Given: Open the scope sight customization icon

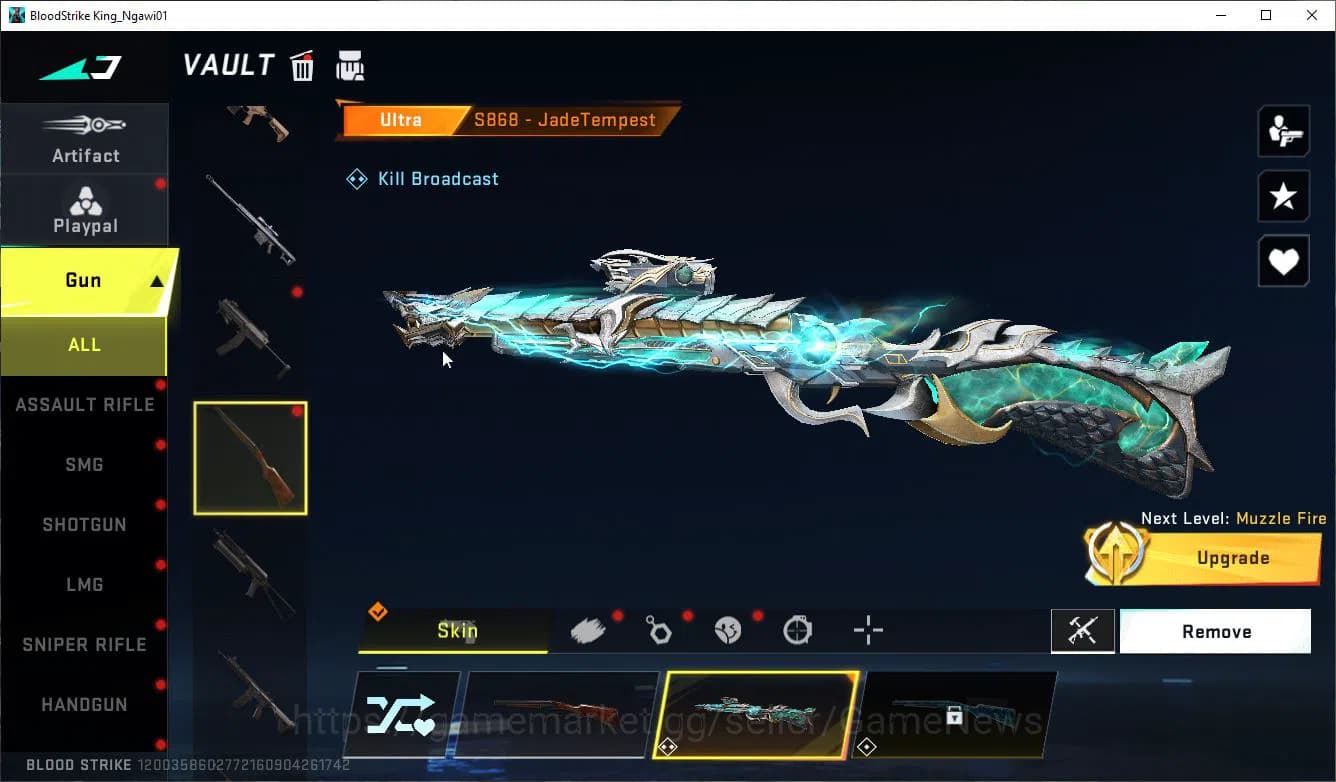Looking at the screenshot, I should click(797, 630).
